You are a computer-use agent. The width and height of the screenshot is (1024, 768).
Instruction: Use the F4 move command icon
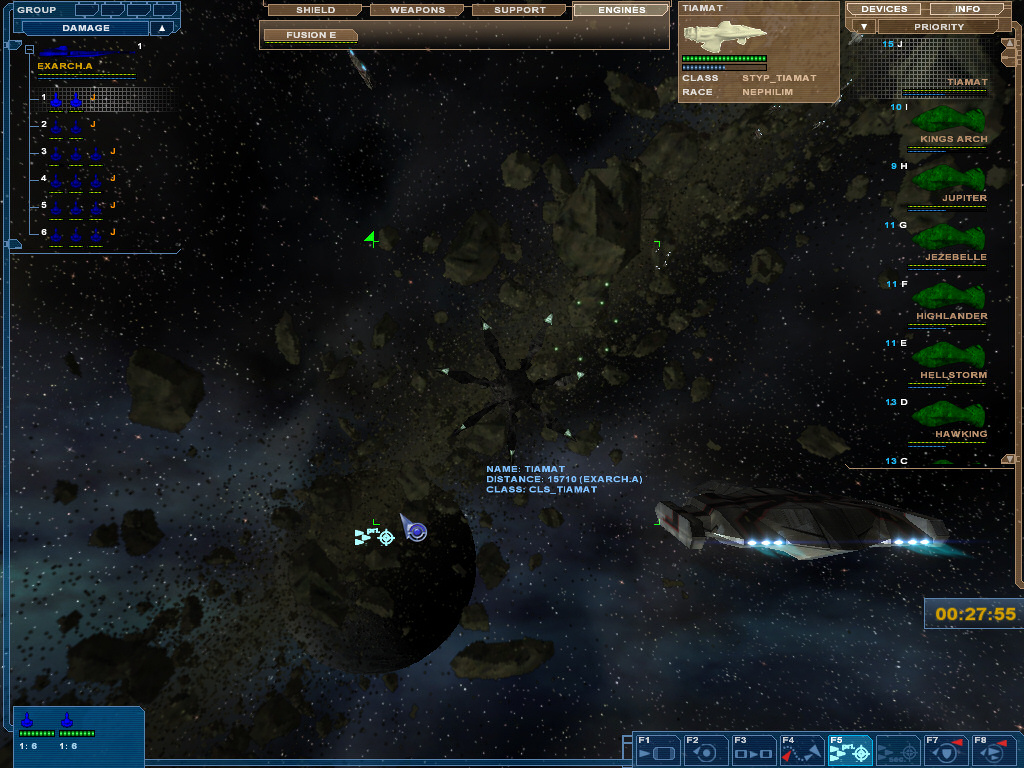(803, 750)
